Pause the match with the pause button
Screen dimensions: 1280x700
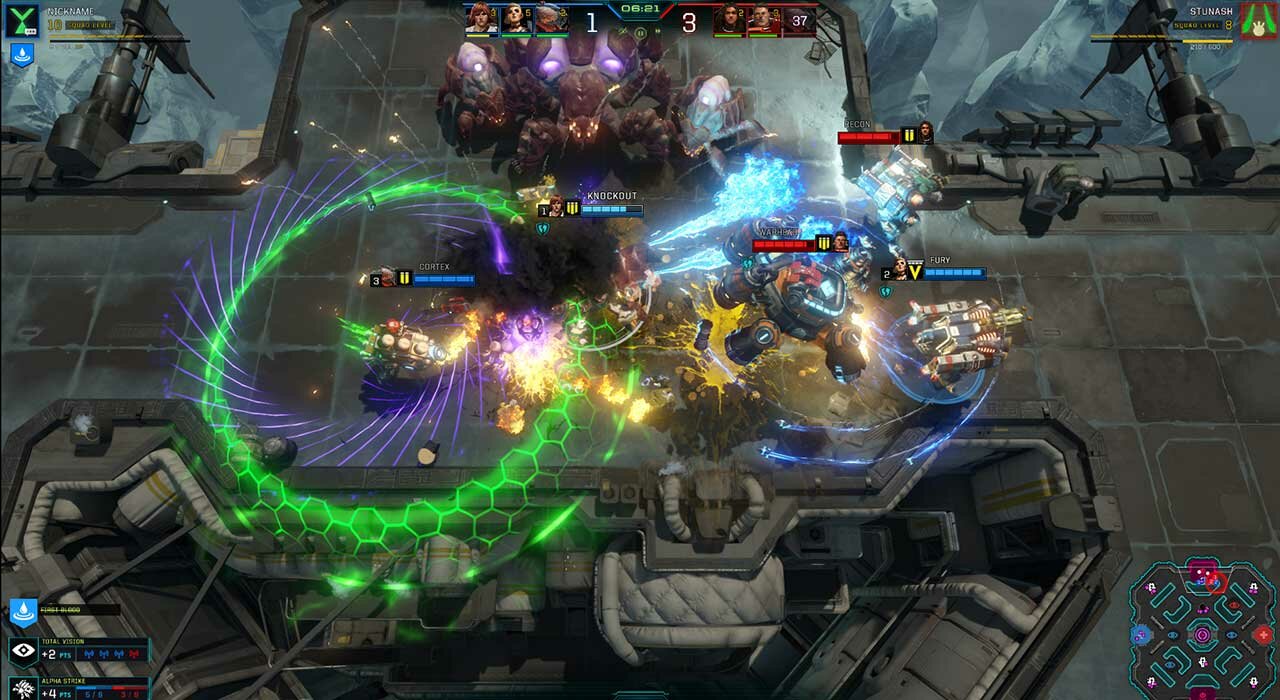pos(640,32)
